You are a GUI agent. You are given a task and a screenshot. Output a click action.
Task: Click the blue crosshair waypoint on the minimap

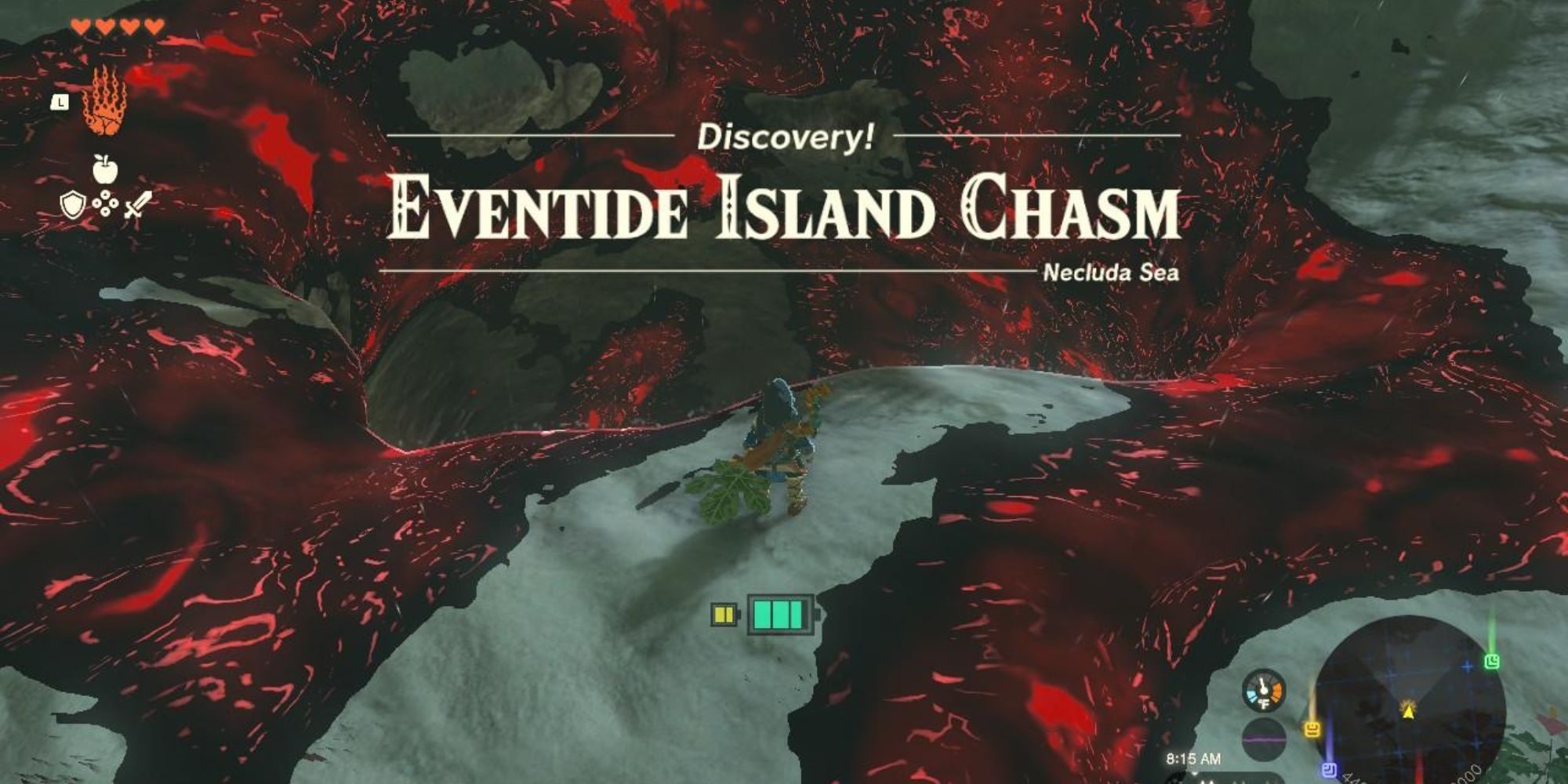point(1466,666)
